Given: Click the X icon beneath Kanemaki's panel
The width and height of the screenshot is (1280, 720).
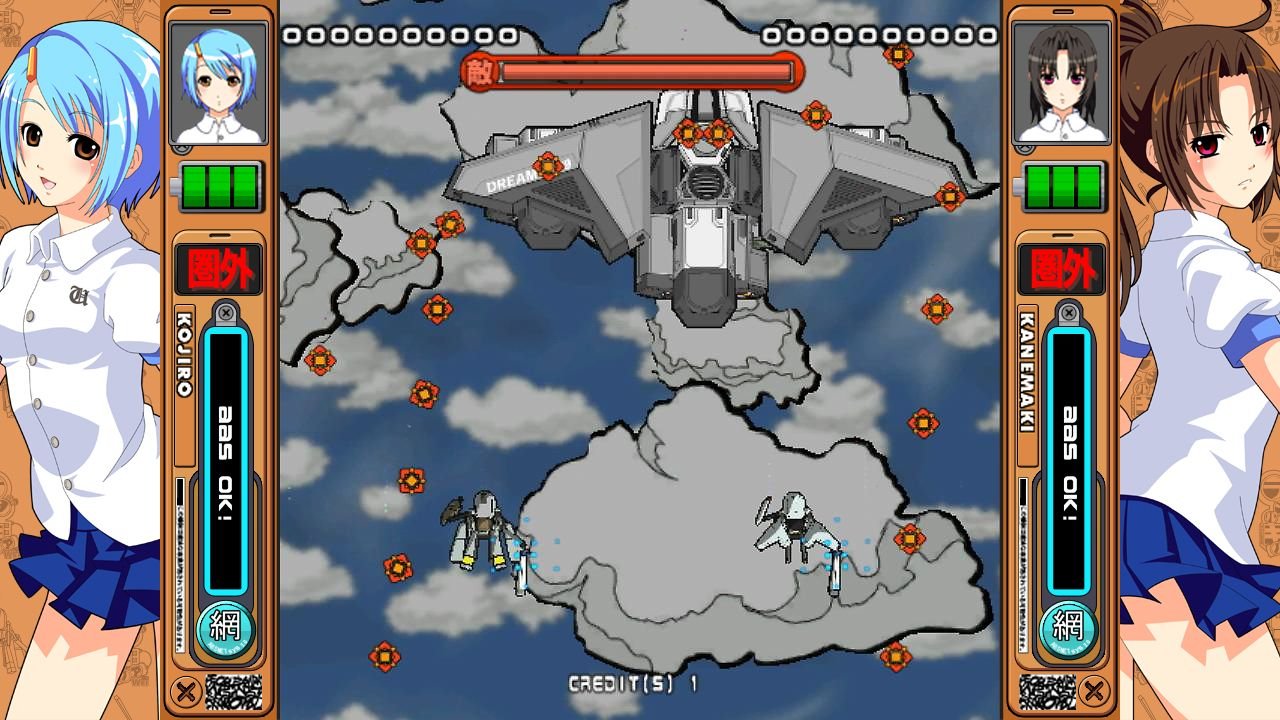Looking at the screenshot, I should [x=1095, y=690].
